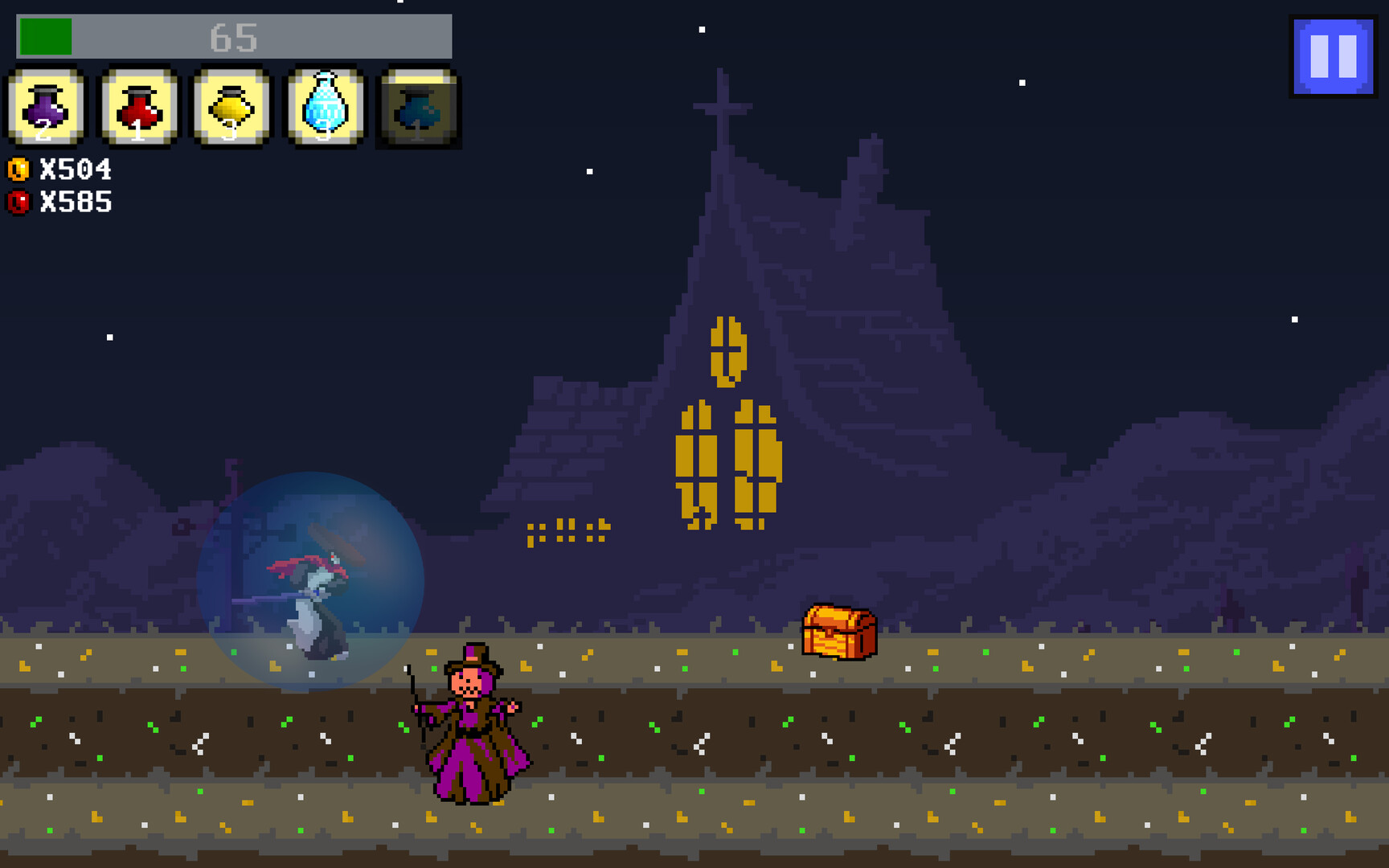Image resolution: width=1389 pixels, height=868 pixels.
Task: Open the treasure chest on the path
Action: [x=840, y=631]
